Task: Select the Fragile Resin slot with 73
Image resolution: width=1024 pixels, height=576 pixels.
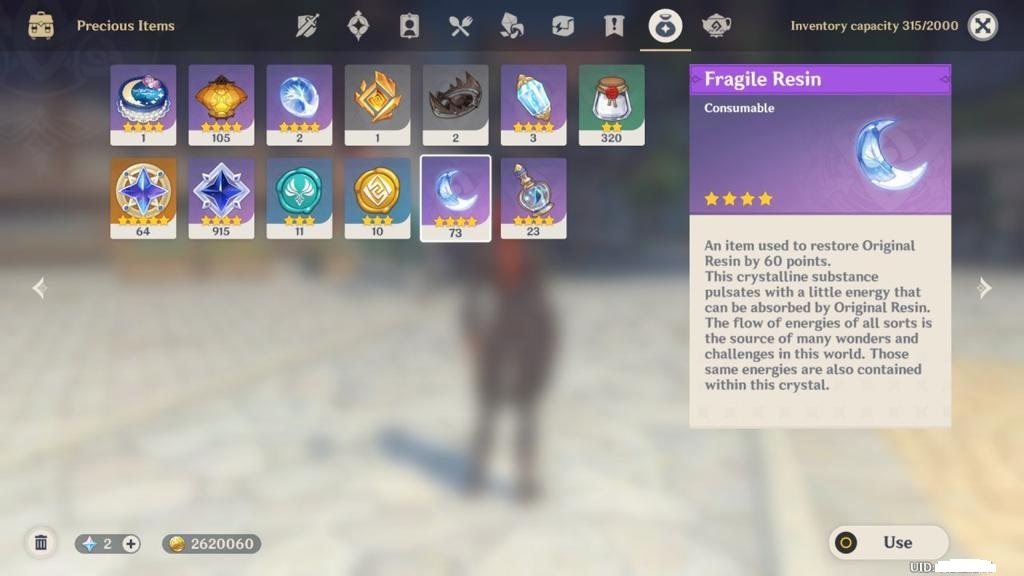Action: pyautogui.click(x=455, y=197)
